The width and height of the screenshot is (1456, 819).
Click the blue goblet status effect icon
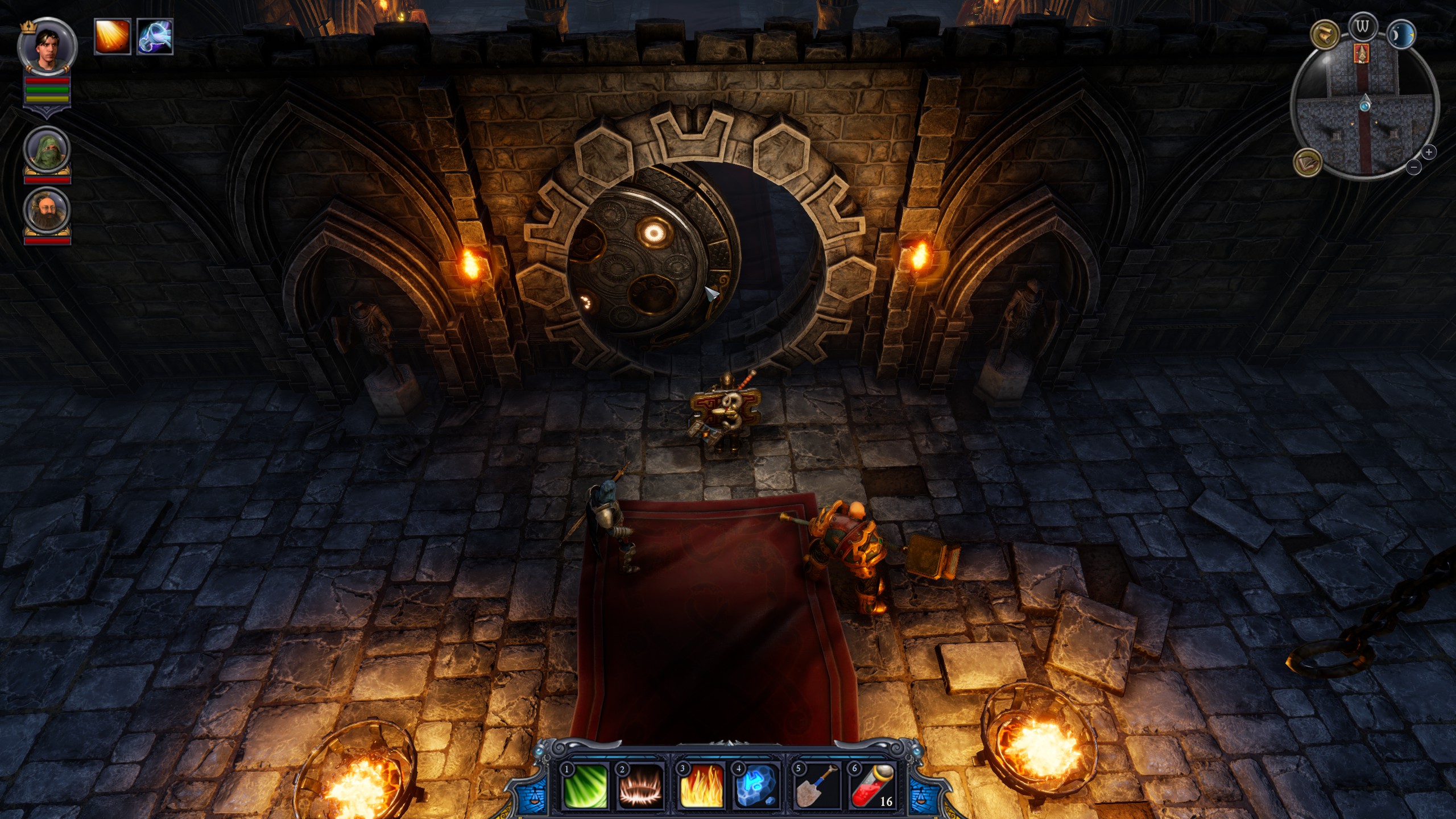click(155, 36)
